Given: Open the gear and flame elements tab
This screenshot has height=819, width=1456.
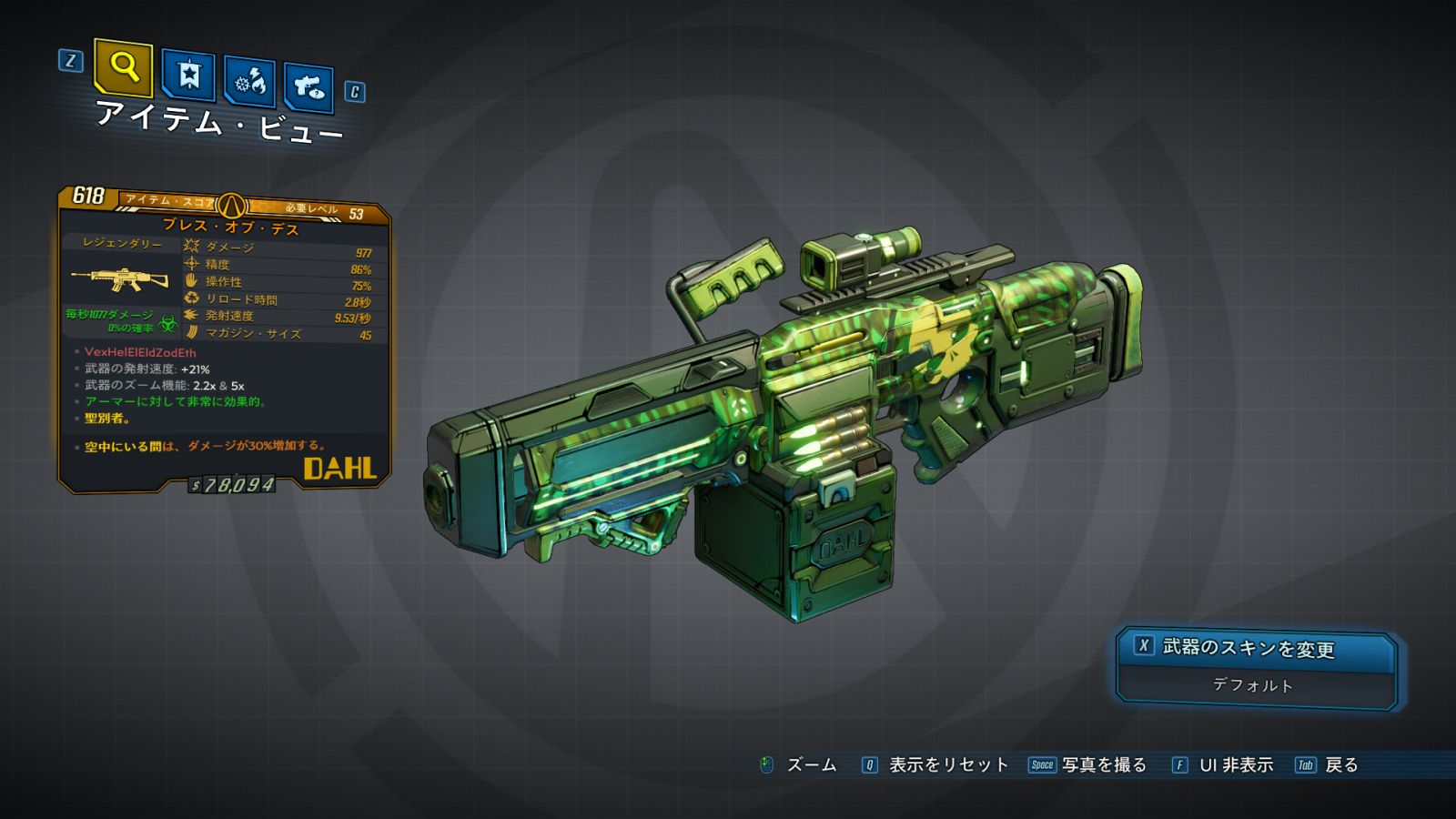Looking at the screenshot, I should pyautogui.click(x=250, y=83).
